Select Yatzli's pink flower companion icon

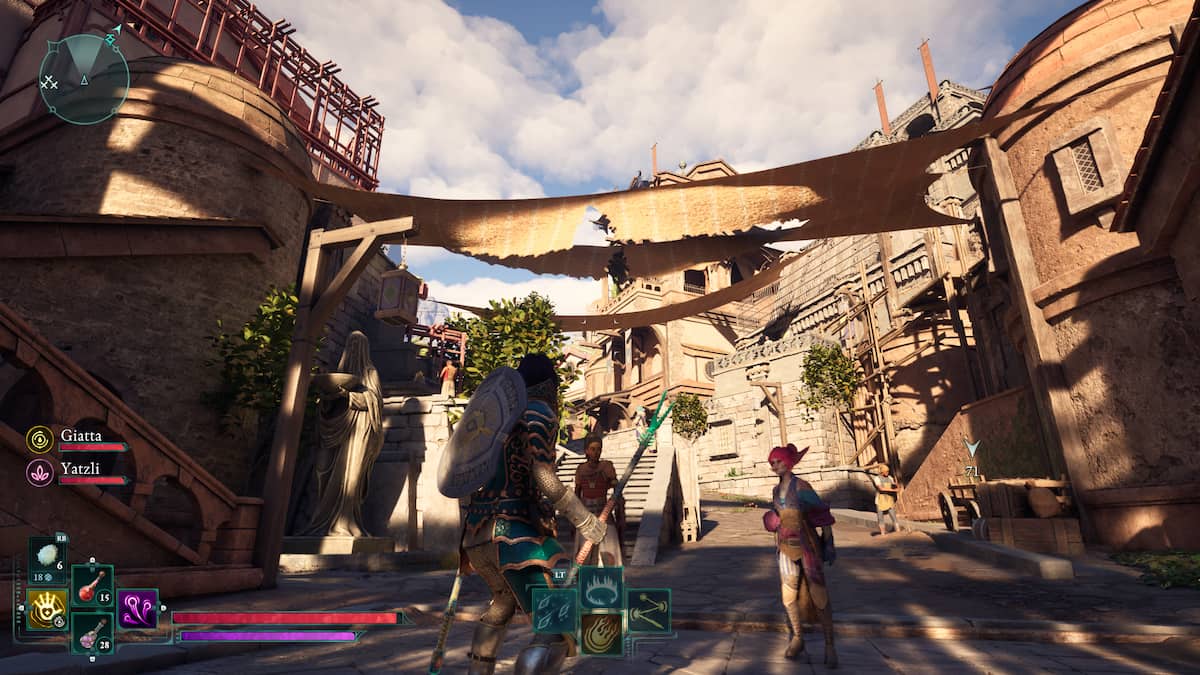pyautogui.click(x=40, y=472)
